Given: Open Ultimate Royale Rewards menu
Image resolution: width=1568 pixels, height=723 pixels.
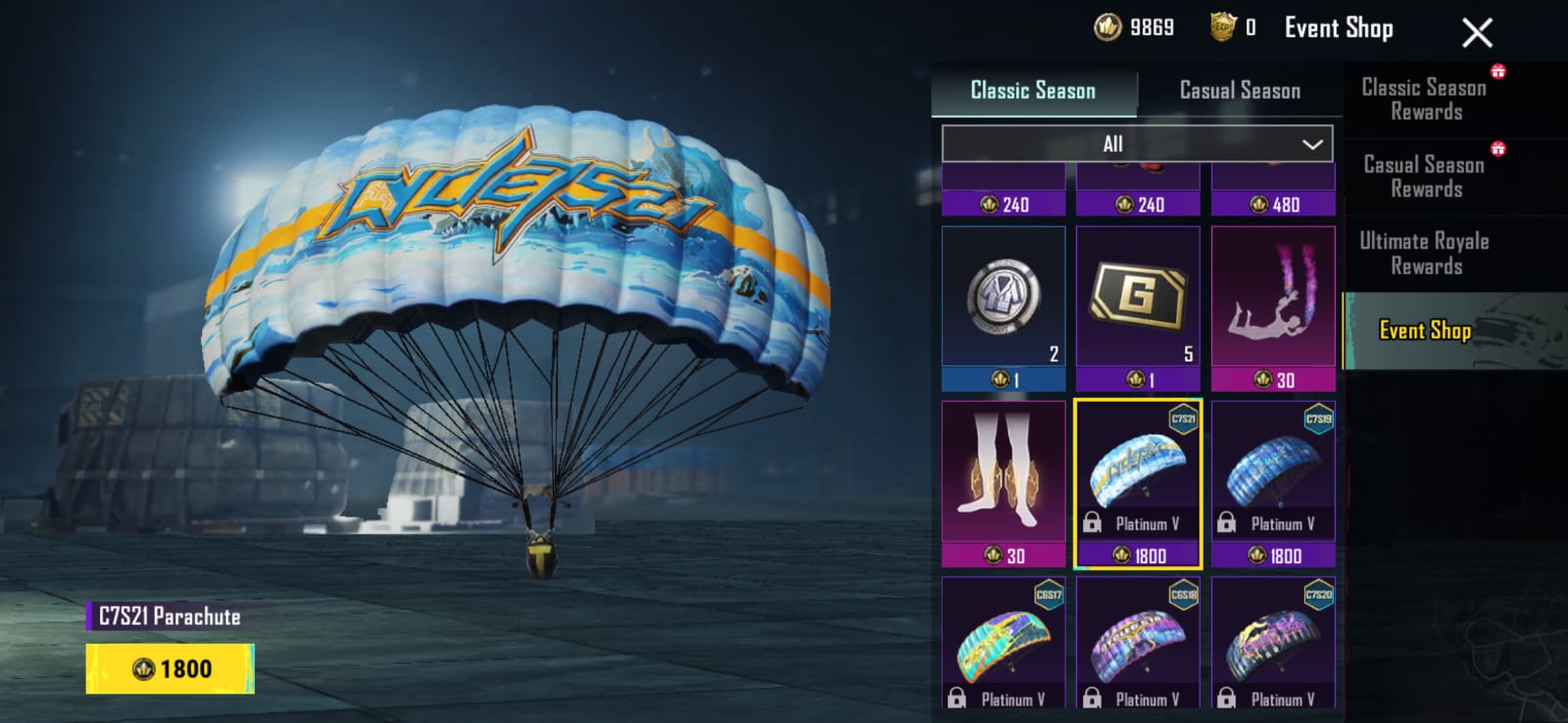Looking at the screenshot, I should 1424,254.
